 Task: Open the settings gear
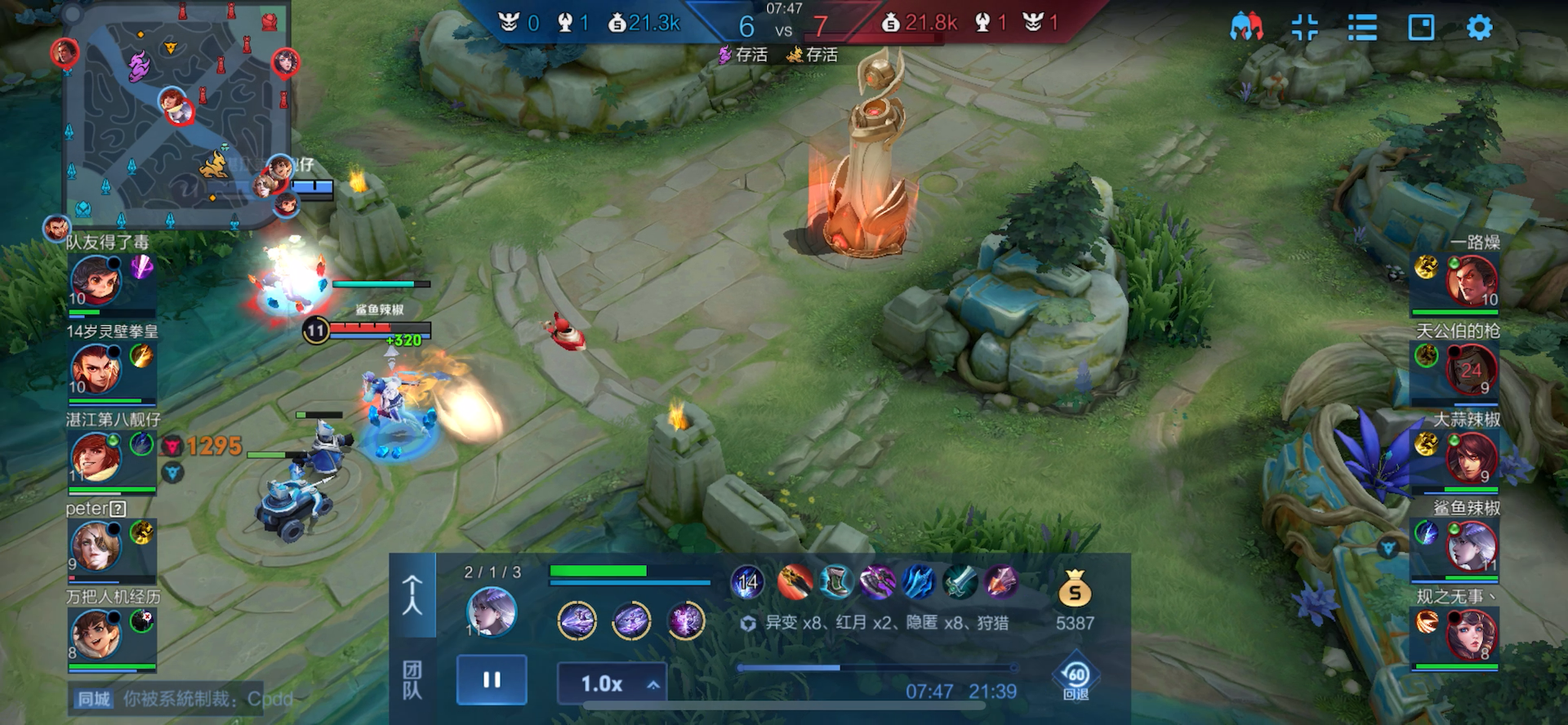[x=1479, y=28]
